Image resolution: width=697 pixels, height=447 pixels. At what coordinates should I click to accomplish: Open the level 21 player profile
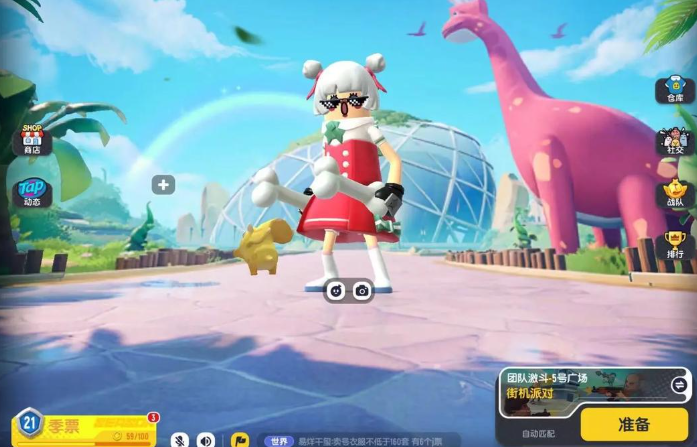(30, 423)
